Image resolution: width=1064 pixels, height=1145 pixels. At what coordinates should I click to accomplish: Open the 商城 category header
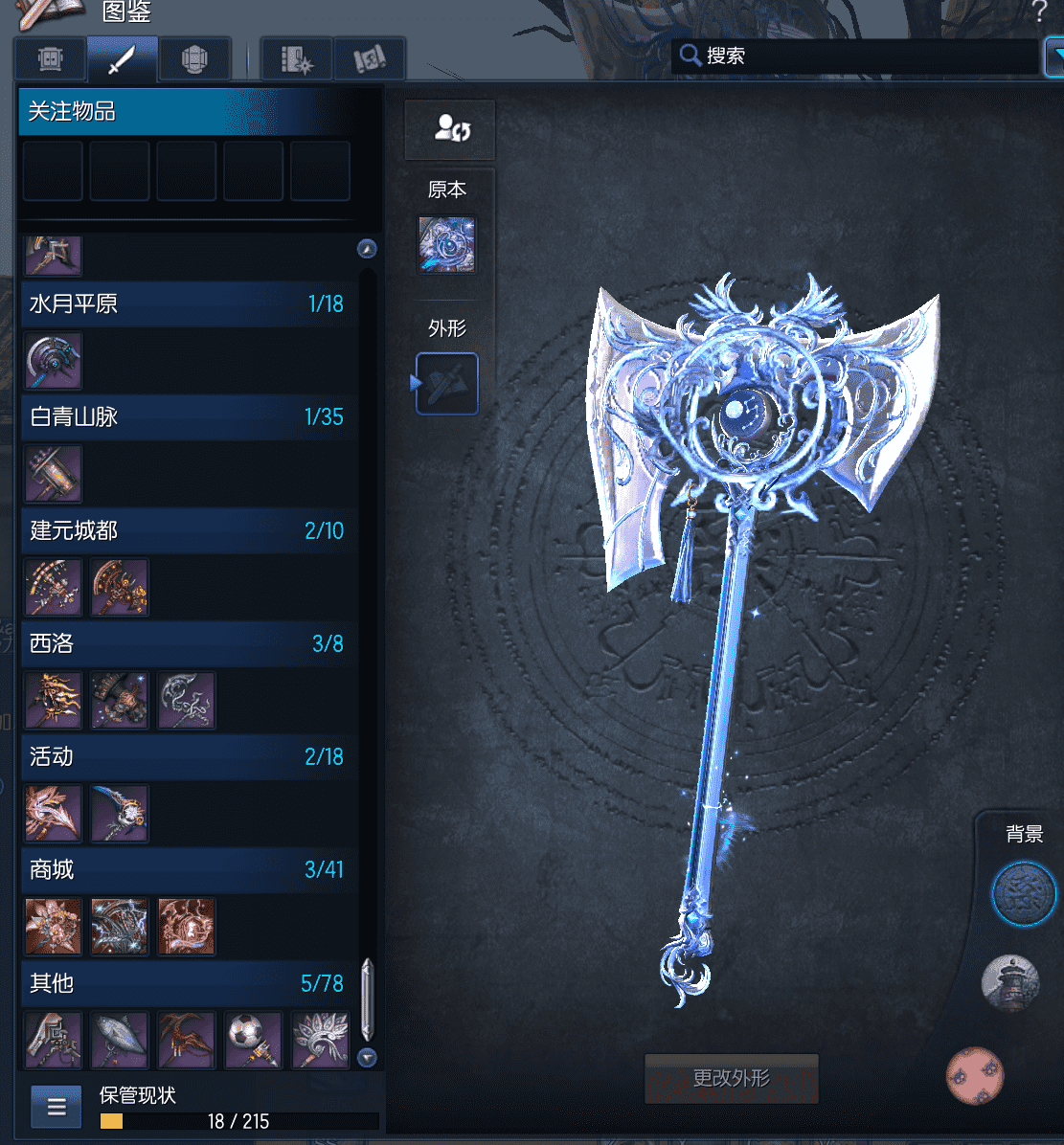coord(188,869)
